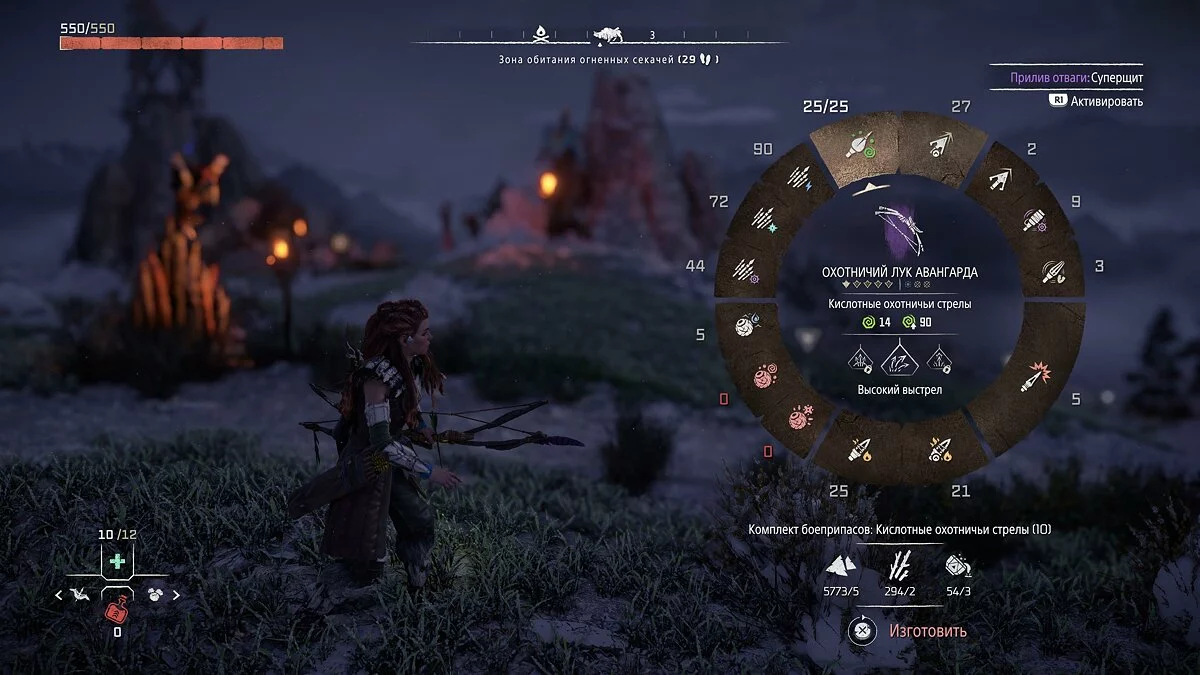Open the fire boar habitat objective tracker
Screen dimensions: 1200x675
608,59
